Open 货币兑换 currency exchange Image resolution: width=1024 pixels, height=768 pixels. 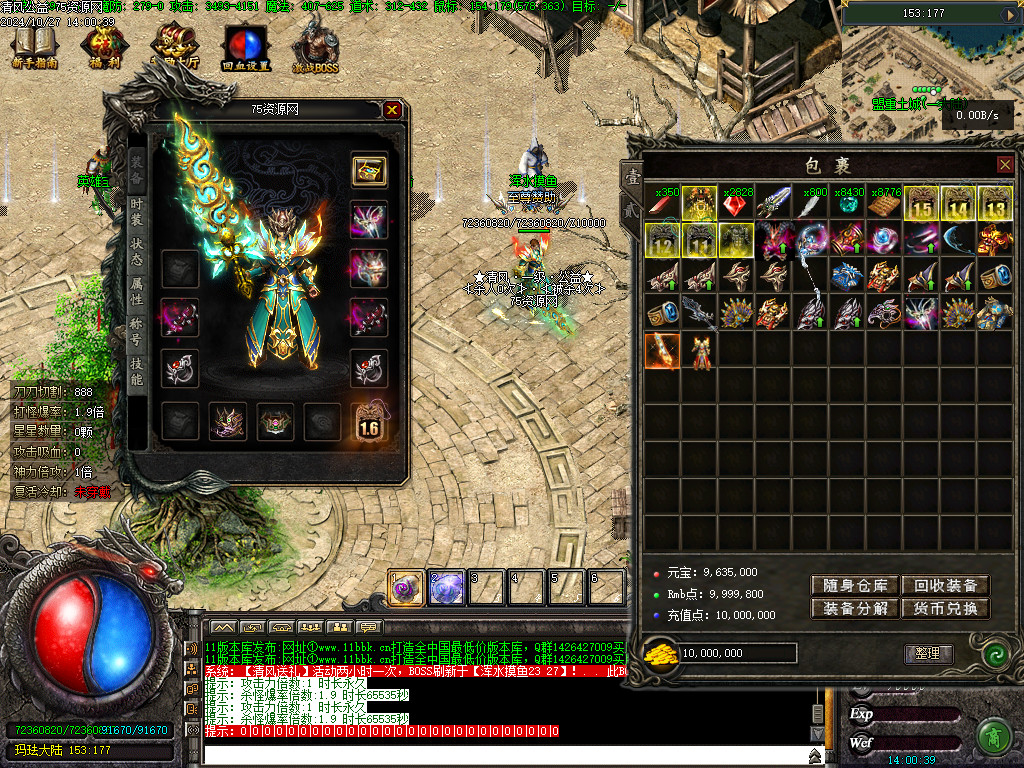pos(945,608)
